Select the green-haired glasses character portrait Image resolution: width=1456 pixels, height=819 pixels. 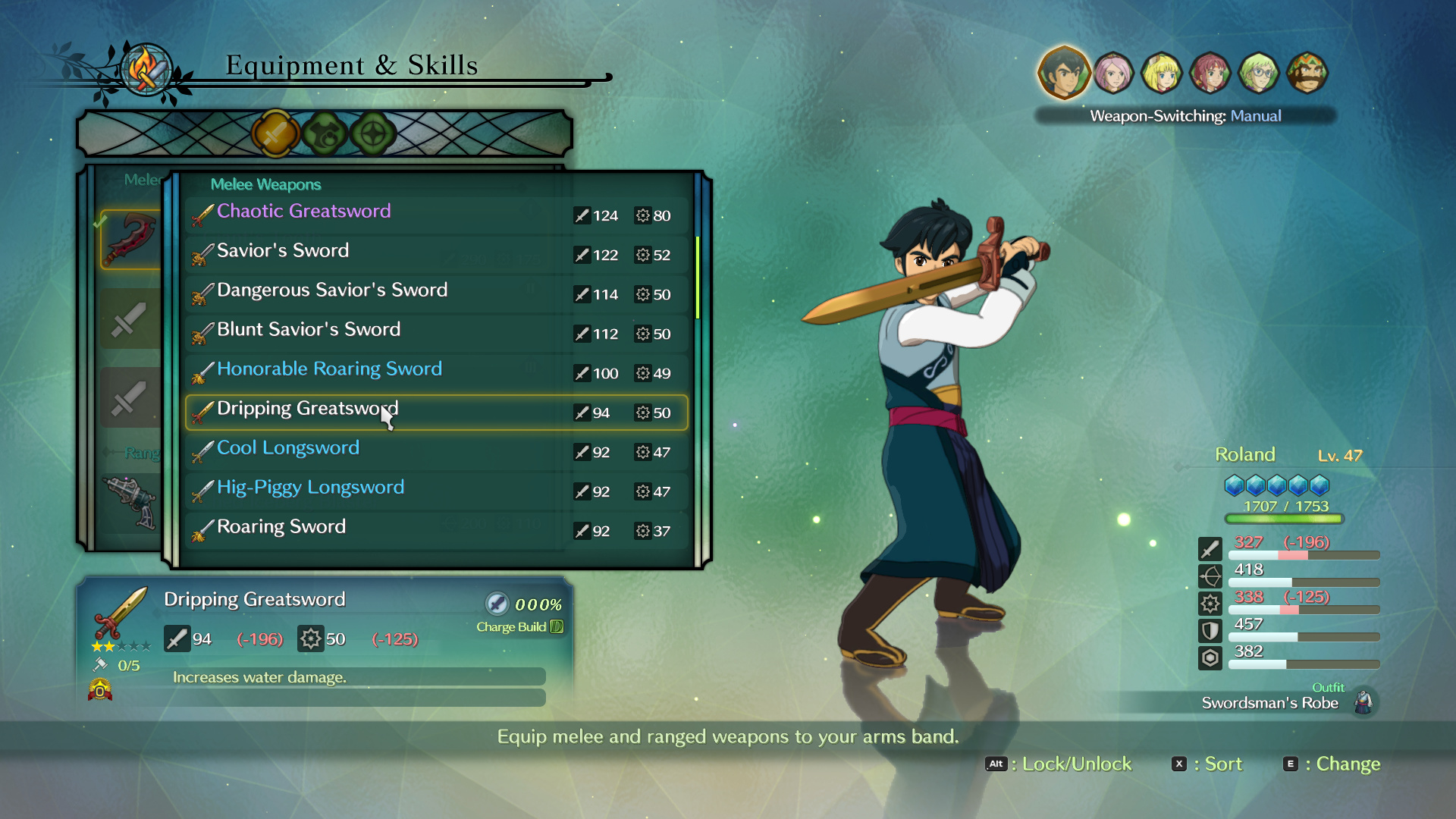(1259, 74)
